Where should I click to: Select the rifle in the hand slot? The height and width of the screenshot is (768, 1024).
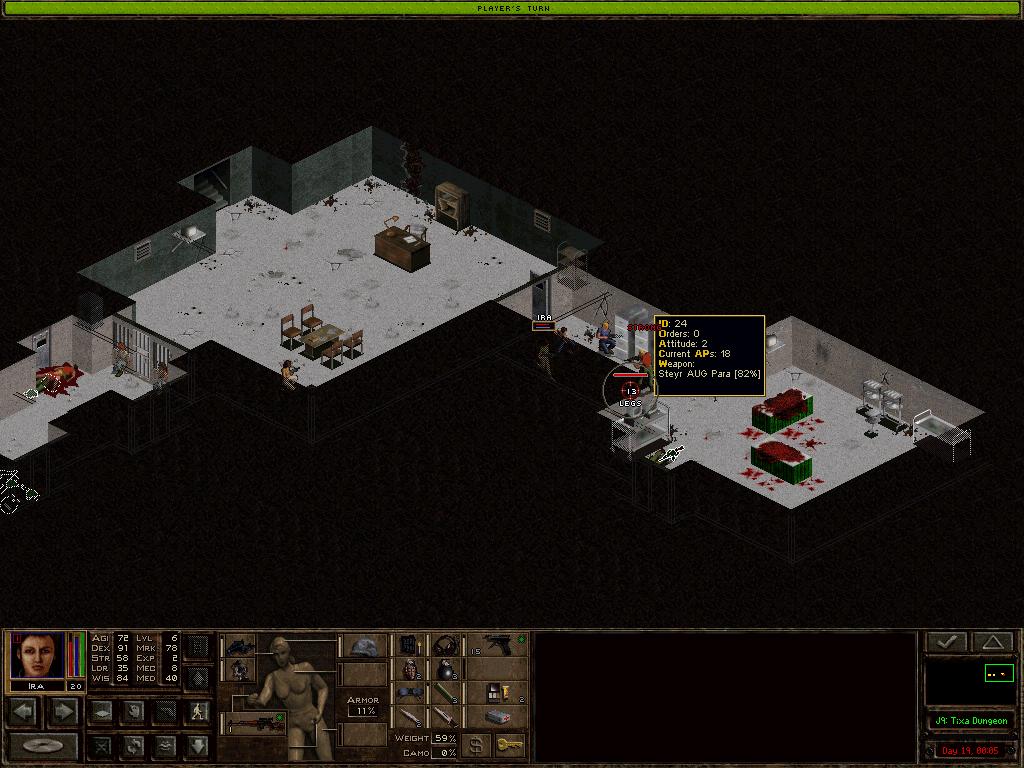[254, 722]
